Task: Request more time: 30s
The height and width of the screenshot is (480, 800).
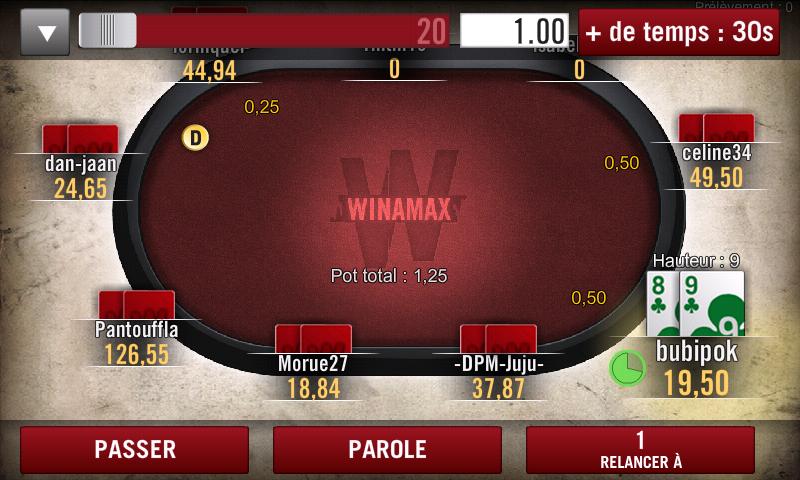Action: pyautogui.click(x=680, y=32)
